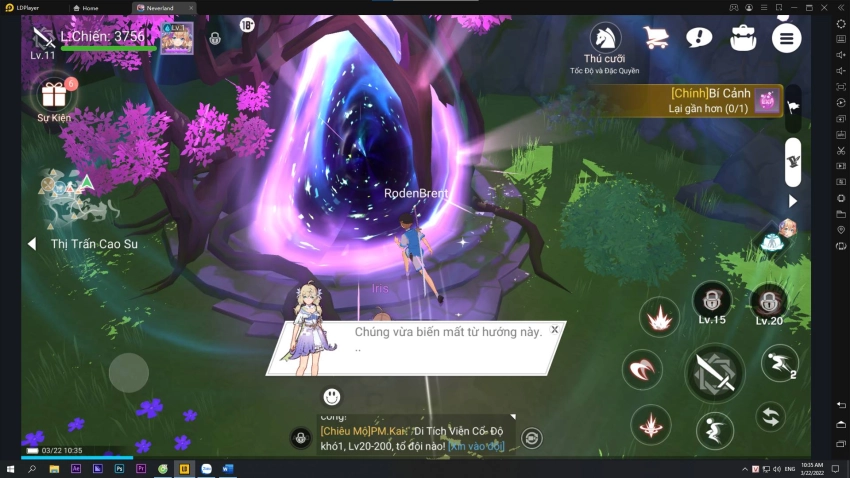
Task: Close the Iris dialogue box
Action: pyautogui.click(x=555, y=329)
